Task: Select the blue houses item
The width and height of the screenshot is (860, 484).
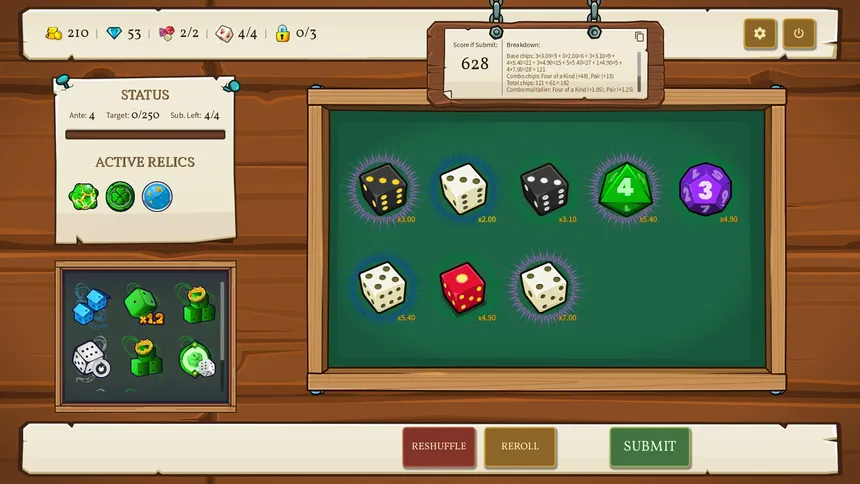Action: (x=90, y=306)
